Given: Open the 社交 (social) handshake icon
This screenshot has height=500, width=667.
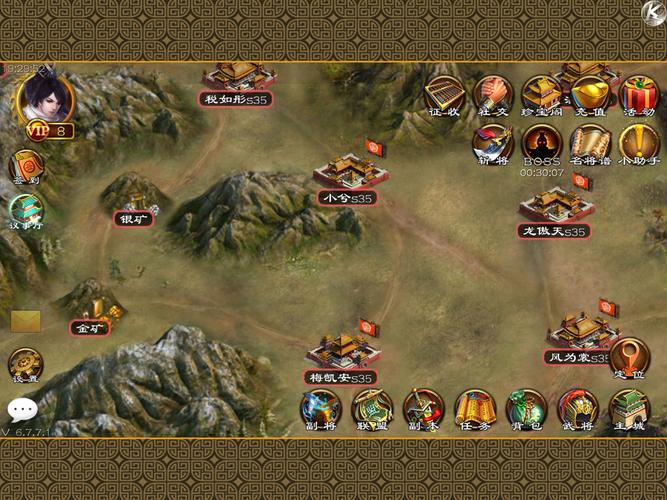Looking at the screenshot, I should tap(492, 95).
